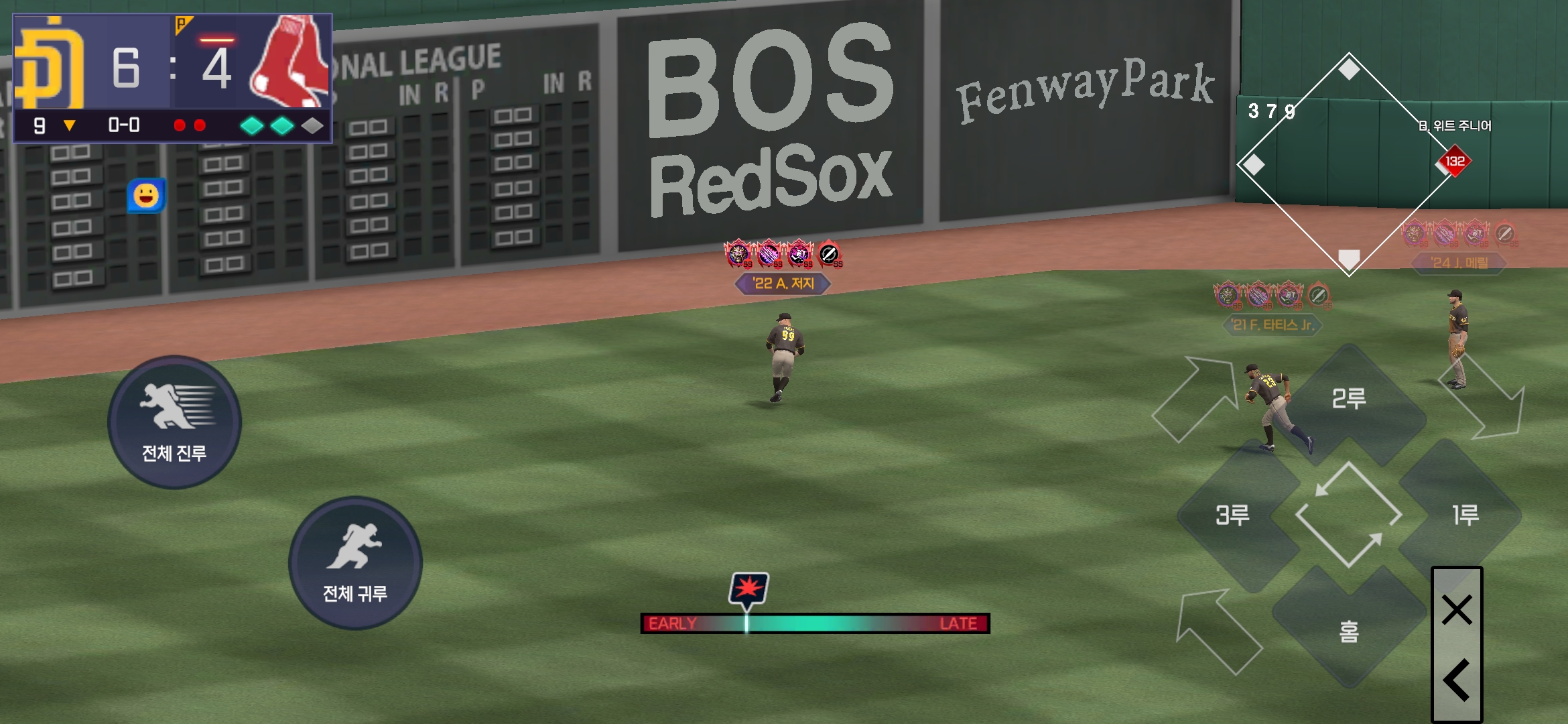Viewport: 1568px width, 724px height.
Task: Send the runner to 2루
Action: pos(1348,400)
